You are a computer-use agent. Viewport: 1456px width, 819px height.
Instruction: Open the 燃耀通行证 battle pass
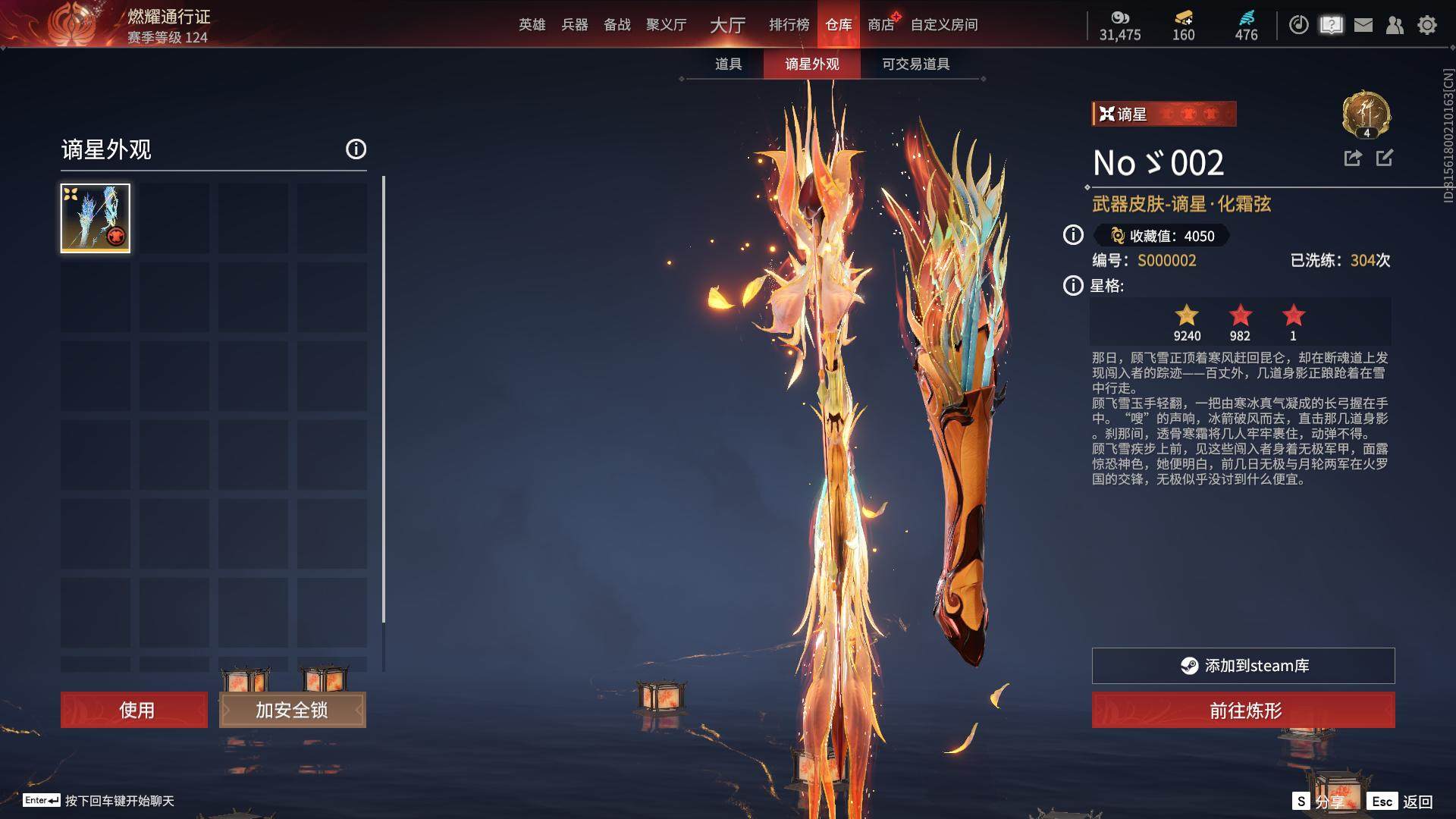[x=168, y=17]
